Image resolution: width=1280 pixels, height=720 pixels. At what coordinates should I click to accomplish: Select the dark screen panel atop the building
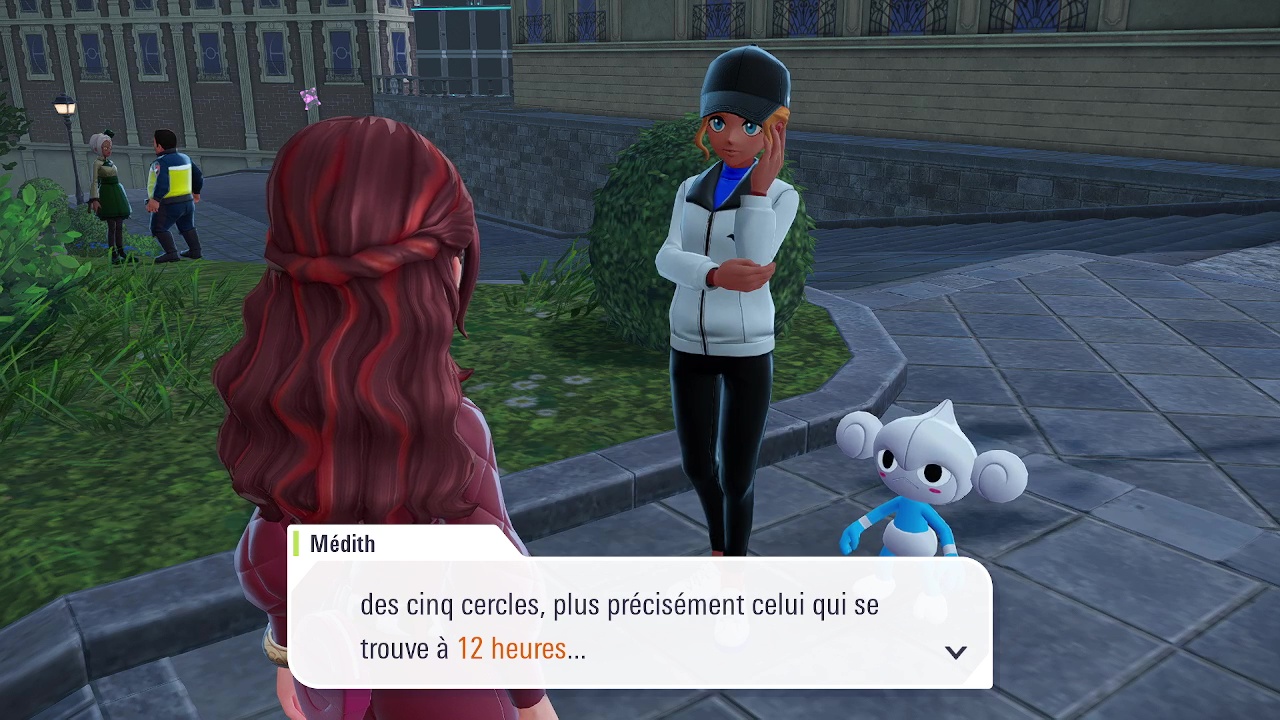(460, 30)
